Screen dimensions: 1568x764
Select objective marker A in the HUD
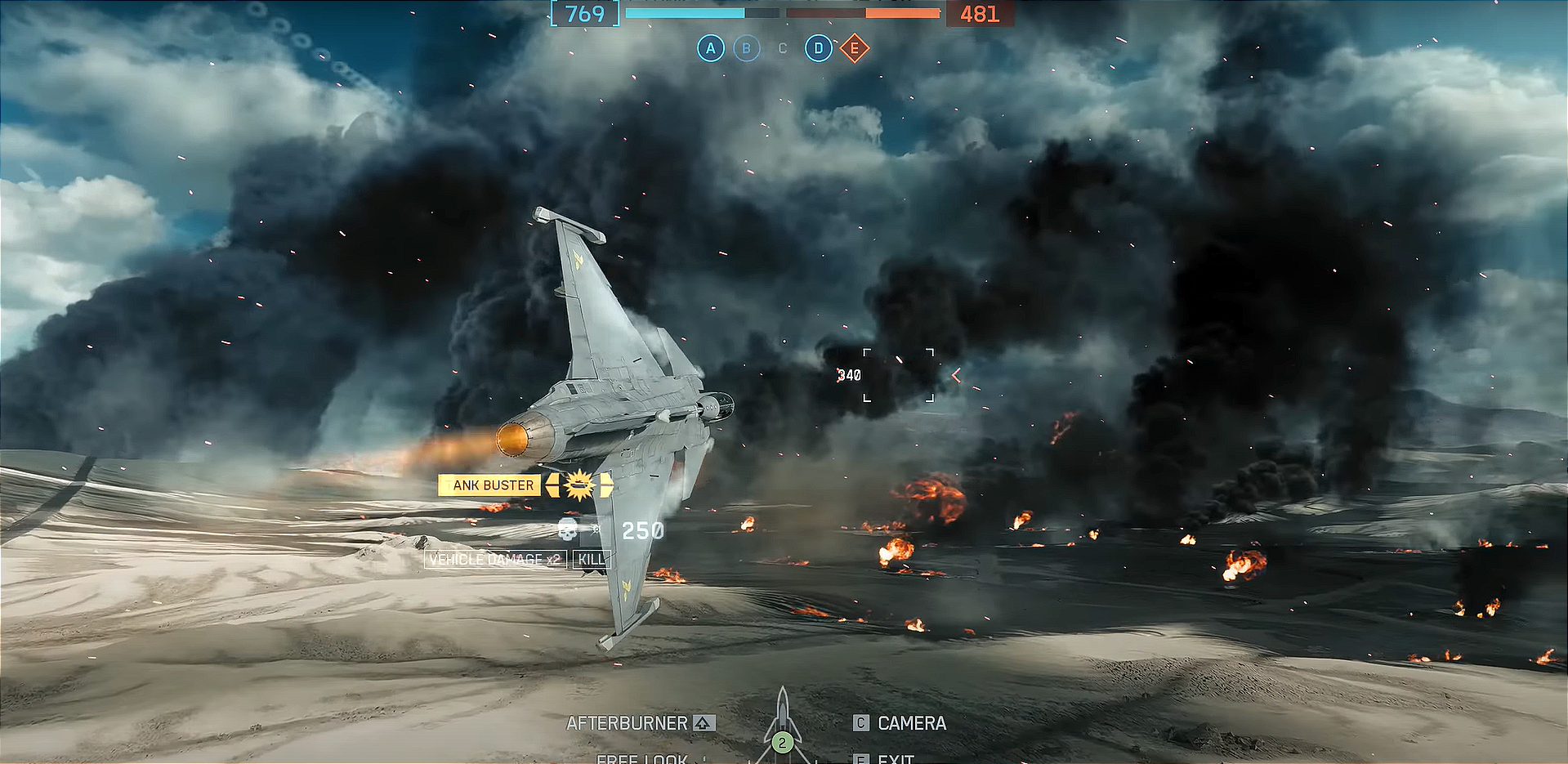[710, 48]
